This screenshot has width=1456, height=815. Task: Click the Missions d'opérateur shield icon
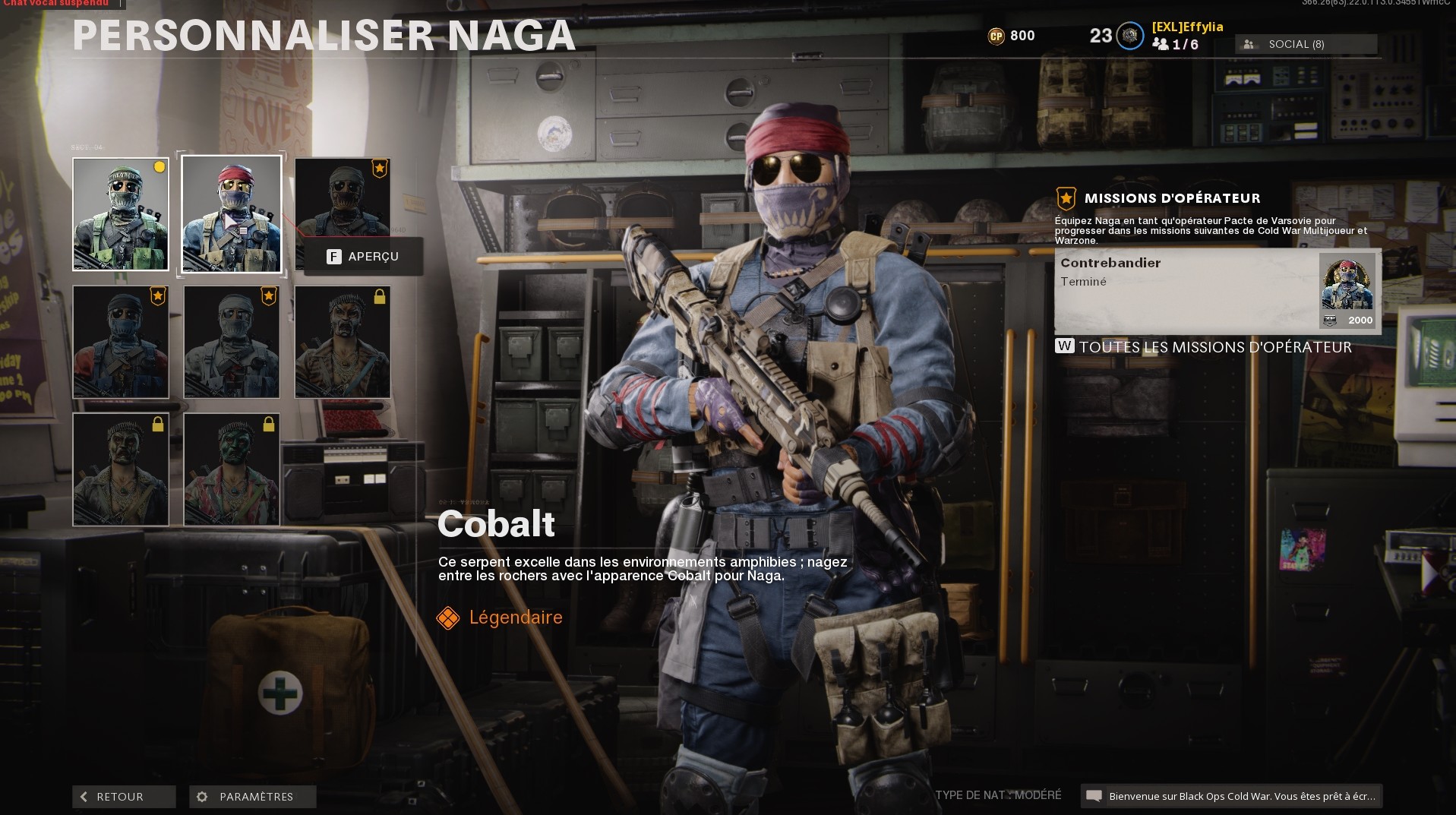point(1066,197)
